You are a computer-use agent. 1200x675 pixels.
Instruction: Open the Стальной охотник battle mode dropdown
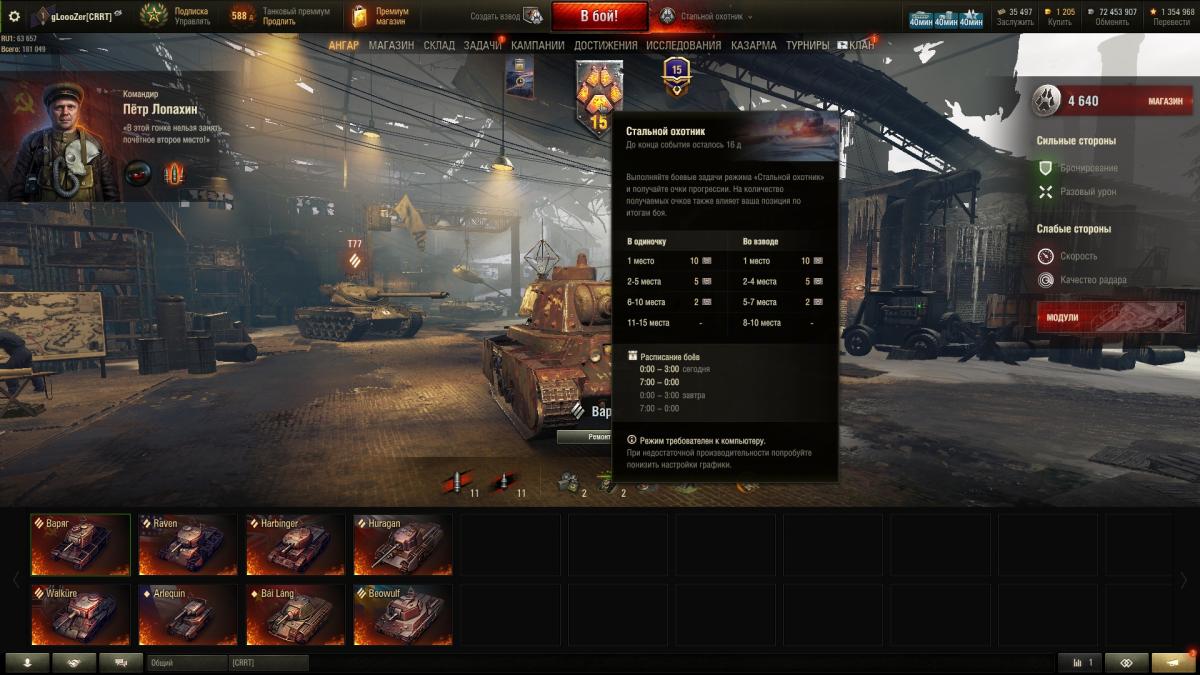(x=707, y=17)
